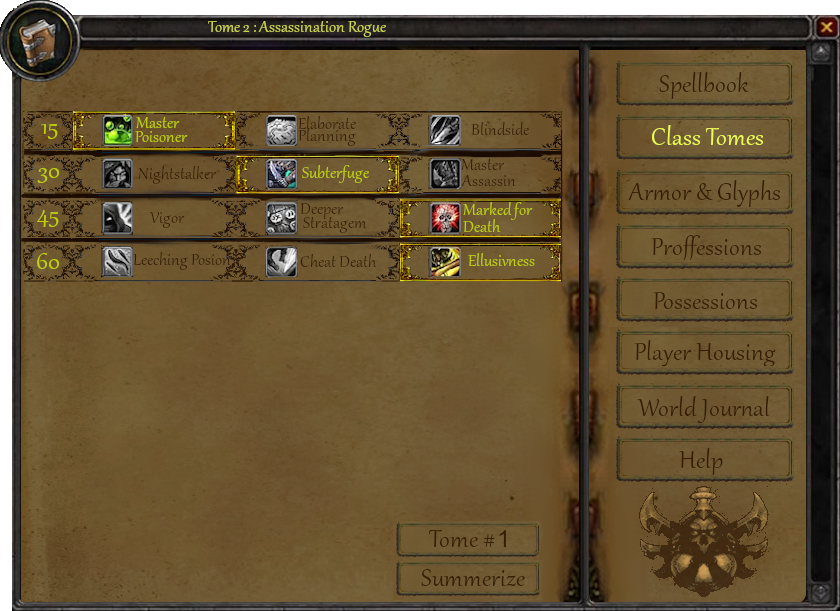Close the tome window
840x611 pixels.
click(x=825, y=27)
